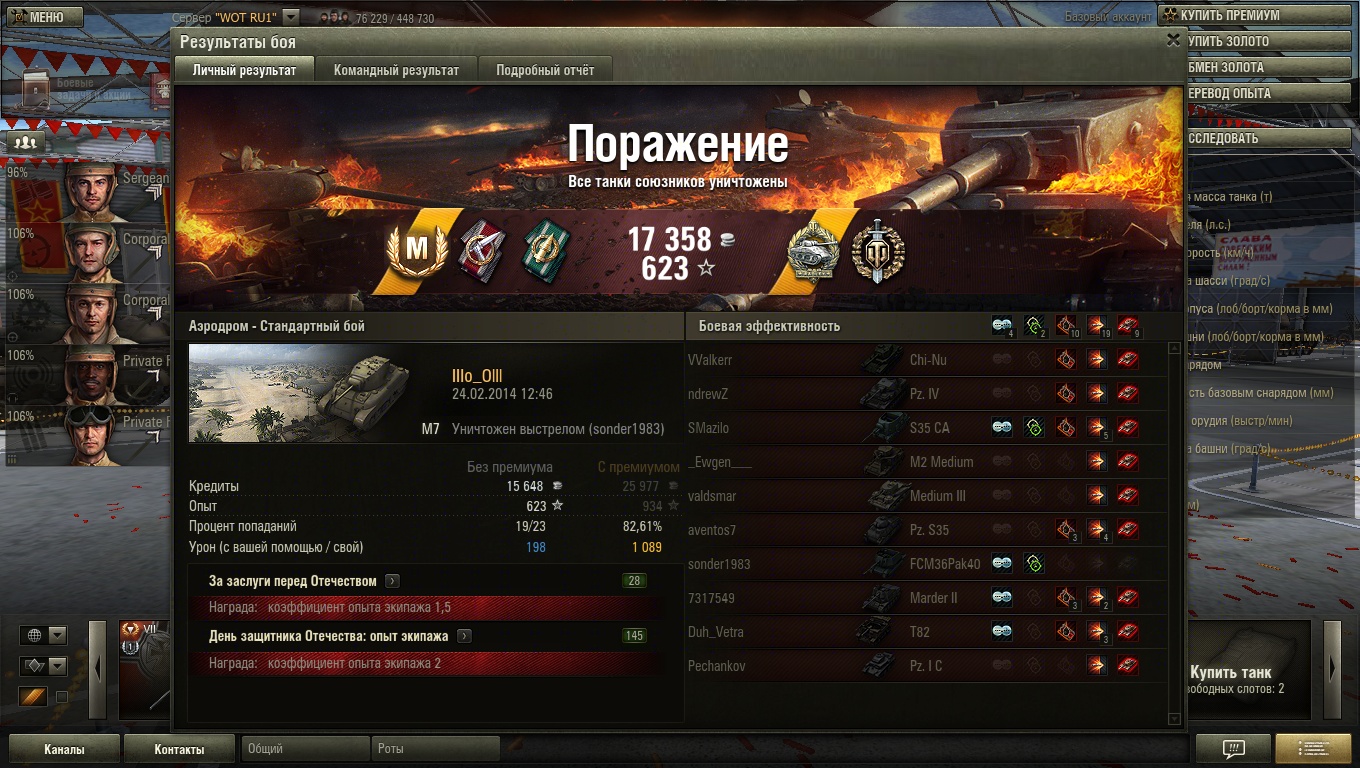Open the Подробный отчёт tab
Viewport: 1360px width, 768px height.
coord(545,70)
